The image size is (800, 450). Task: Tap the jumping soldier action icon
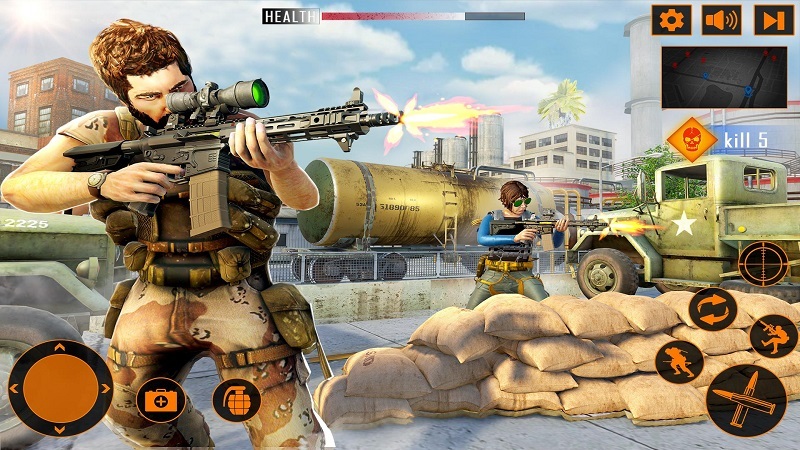[773, 336]
